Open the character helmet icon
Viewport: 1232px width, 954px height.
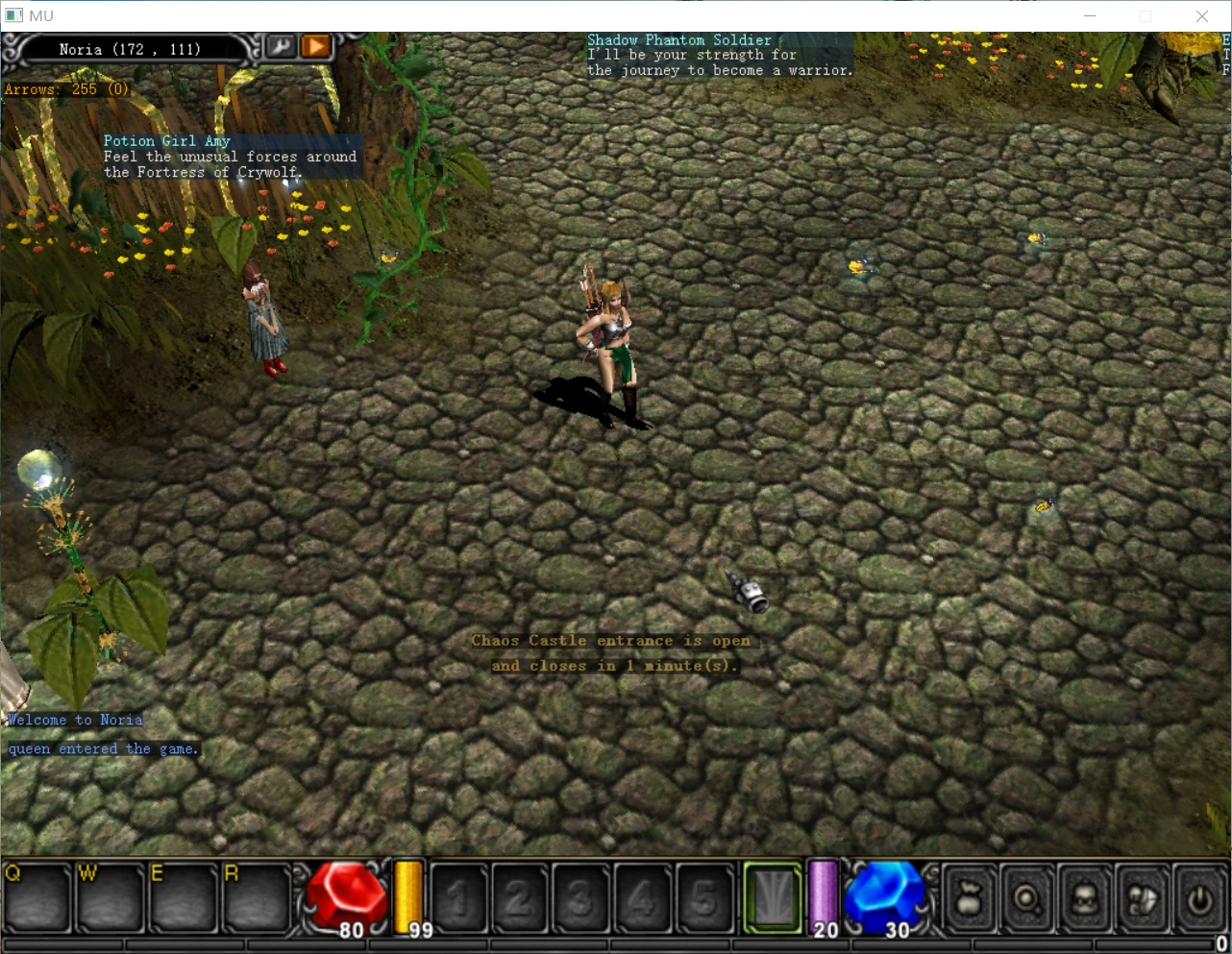click(1084, 899)
